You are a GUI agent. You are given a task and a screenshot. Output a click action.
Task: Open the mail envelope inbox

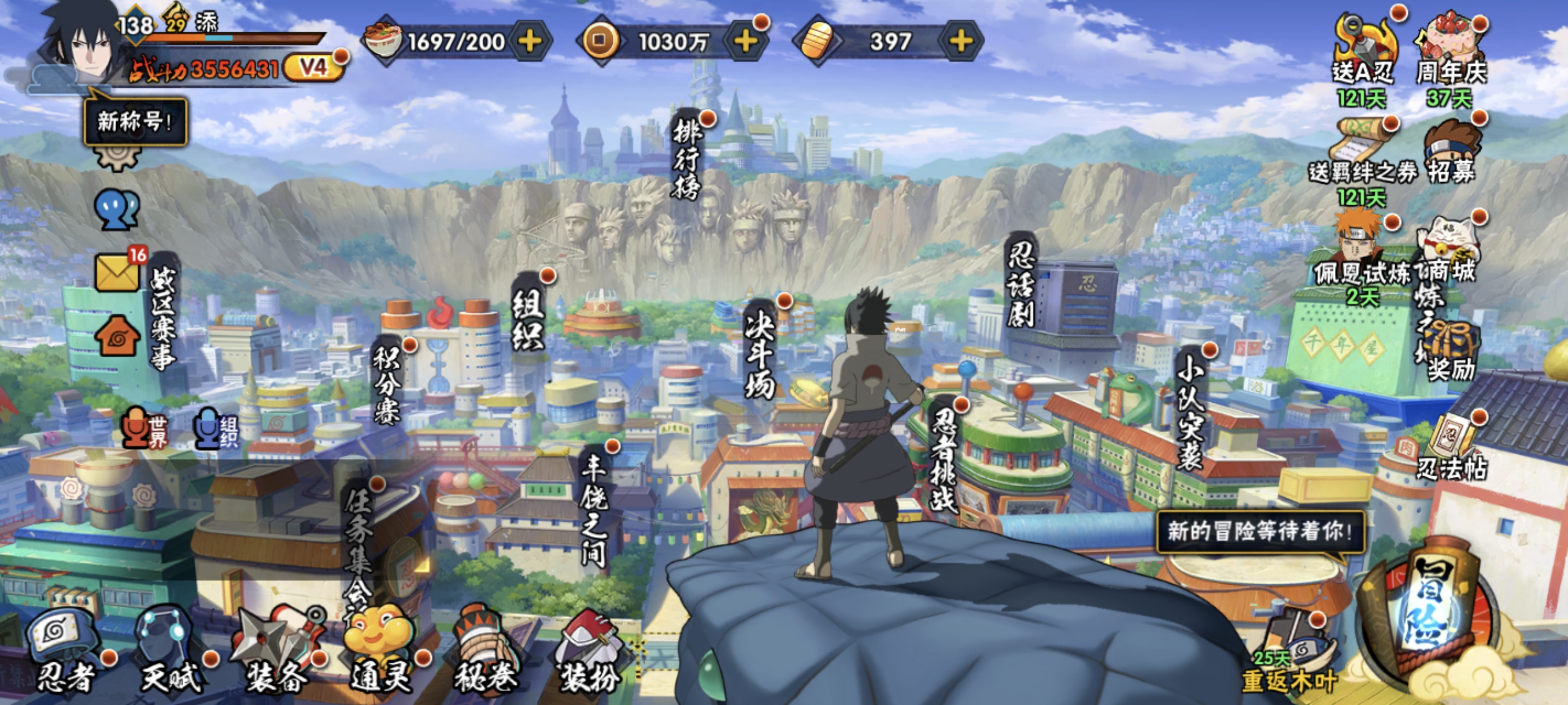[x=117, y=272]
